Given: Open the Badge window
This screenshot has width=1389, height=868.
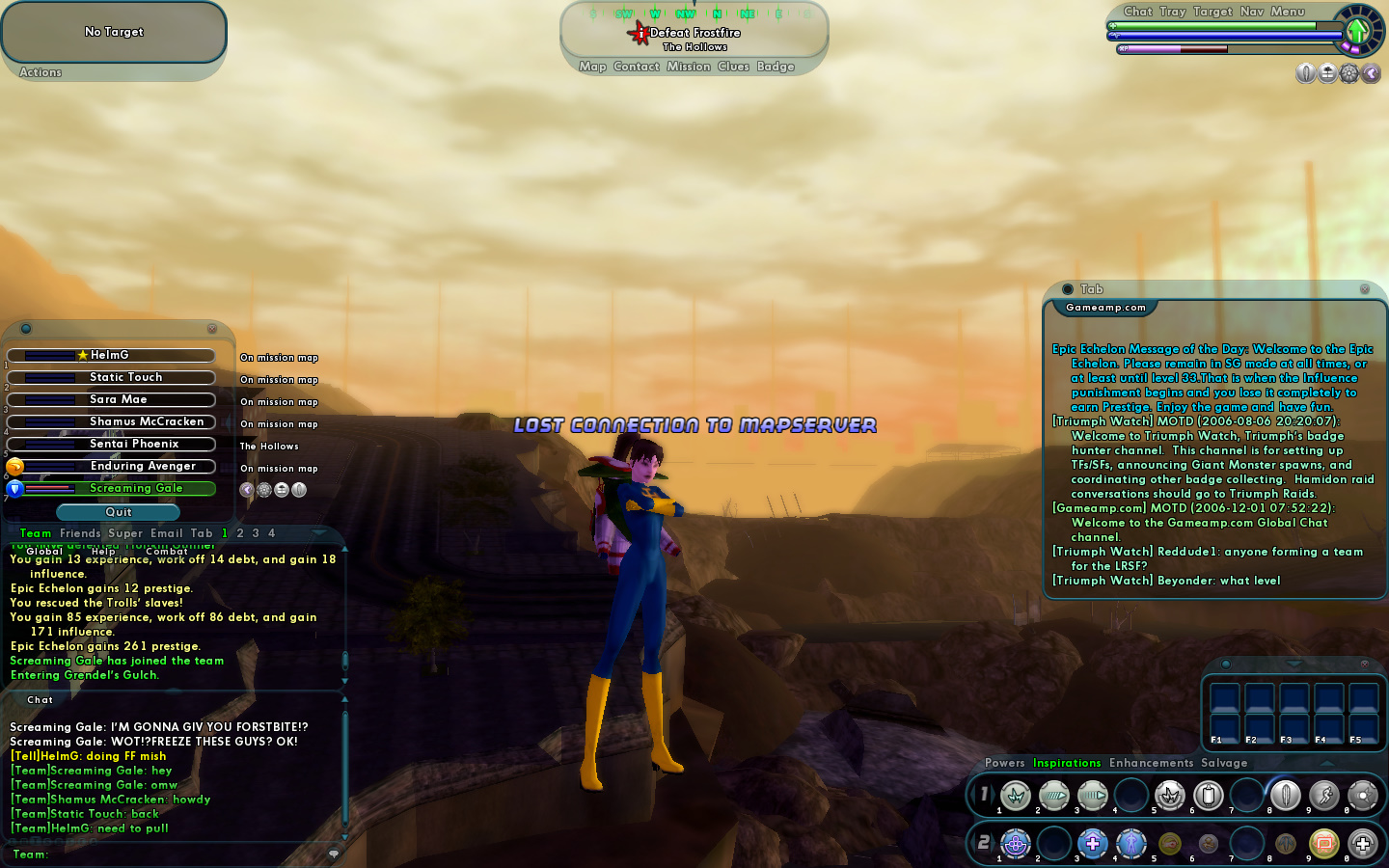Looking at the screenshot, I should pyautogui.click(x=776, y=67).
